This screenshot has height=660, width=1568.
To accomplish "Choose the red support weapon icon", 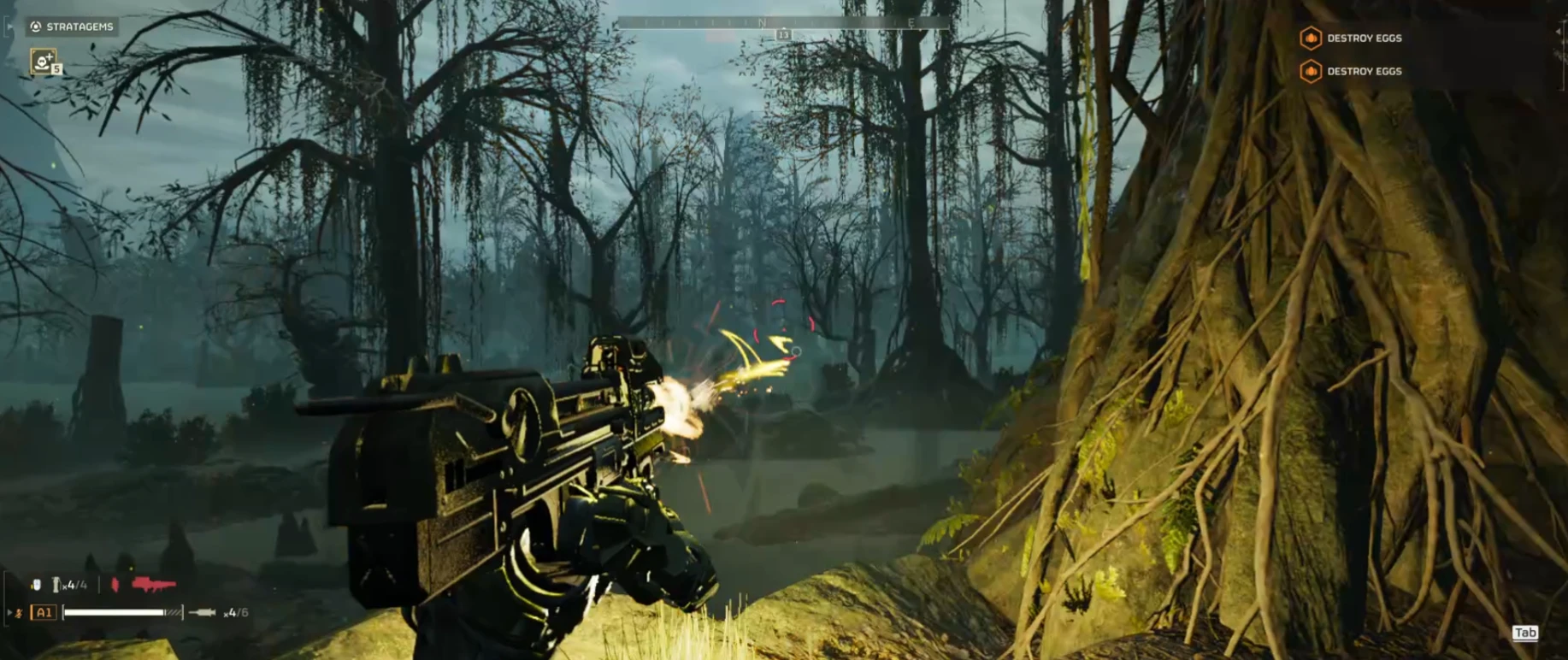I will (x=154, y=585).
